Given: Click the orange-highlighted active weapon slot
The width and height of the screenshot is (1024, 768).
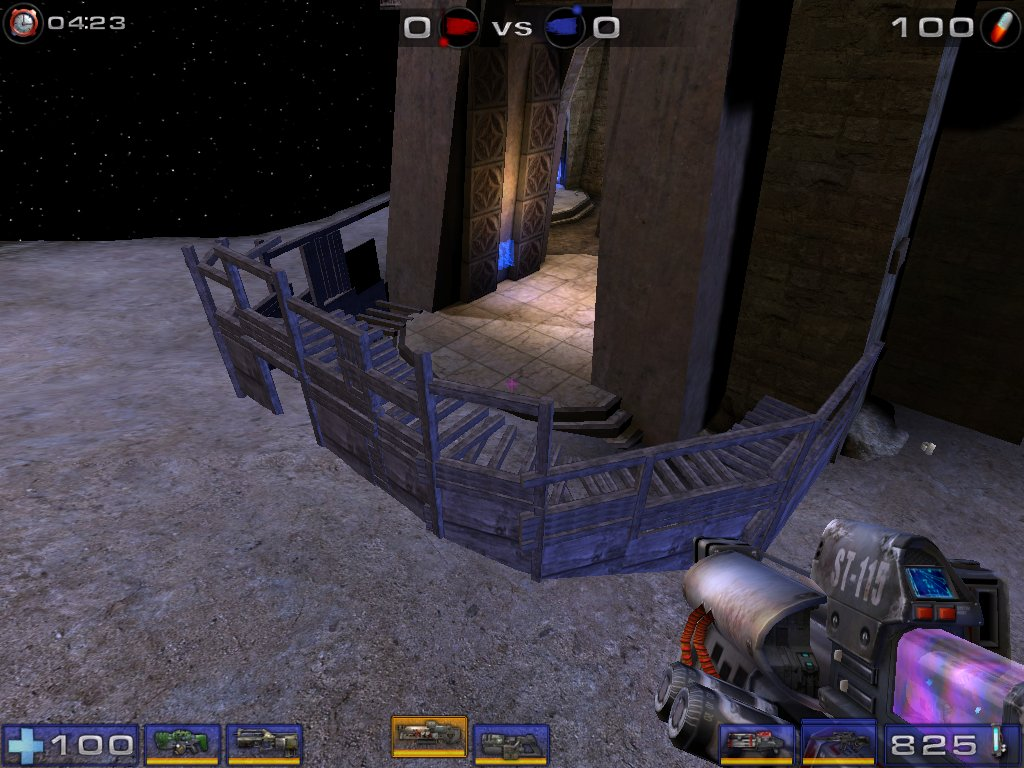Looking at the screenshot, I should coord(429,736).
